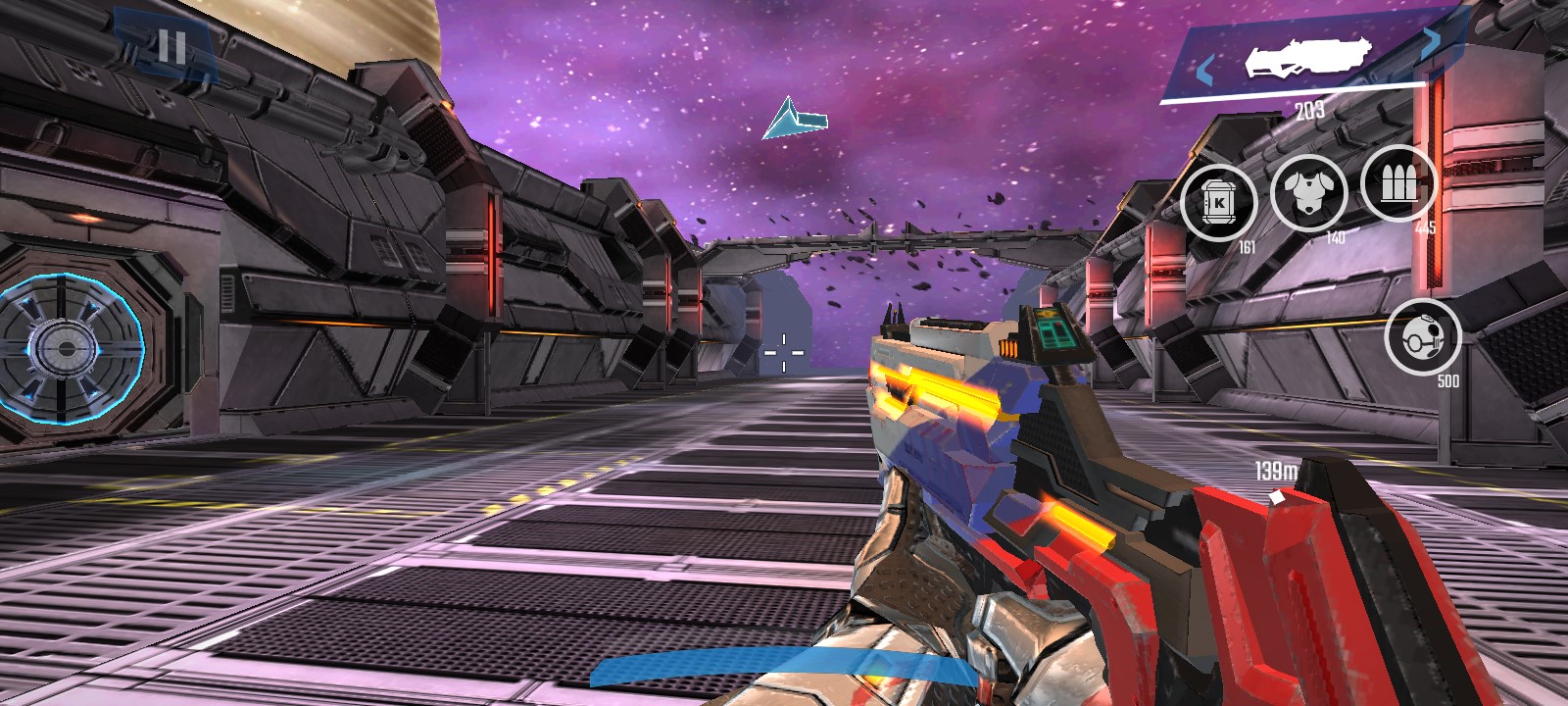1568x706 pixels.
Task: Use the medkit canister item
Action: (x=1218, y=203)
